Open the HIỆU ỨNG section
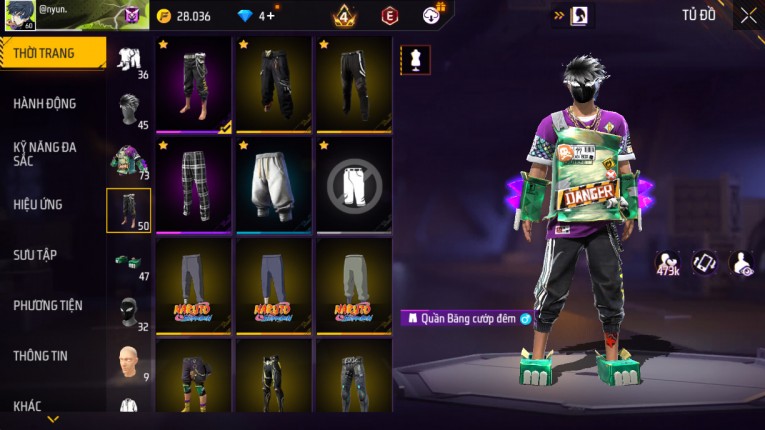 (38, 205)
